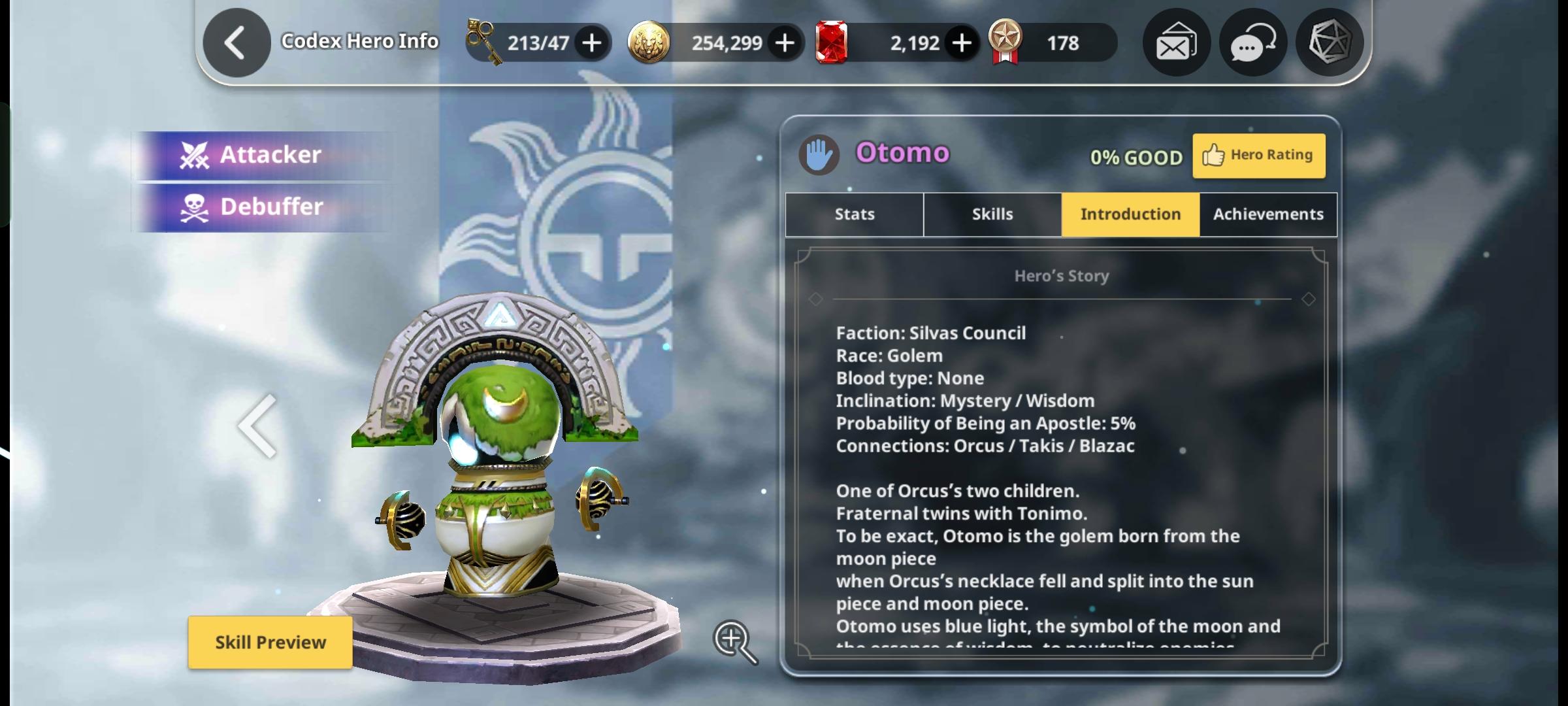Image resolution: width=1568 pixels, height=706 pixels.
Task: Click the back chevron next to Codex Hero Info
Action: click(235, 41)
